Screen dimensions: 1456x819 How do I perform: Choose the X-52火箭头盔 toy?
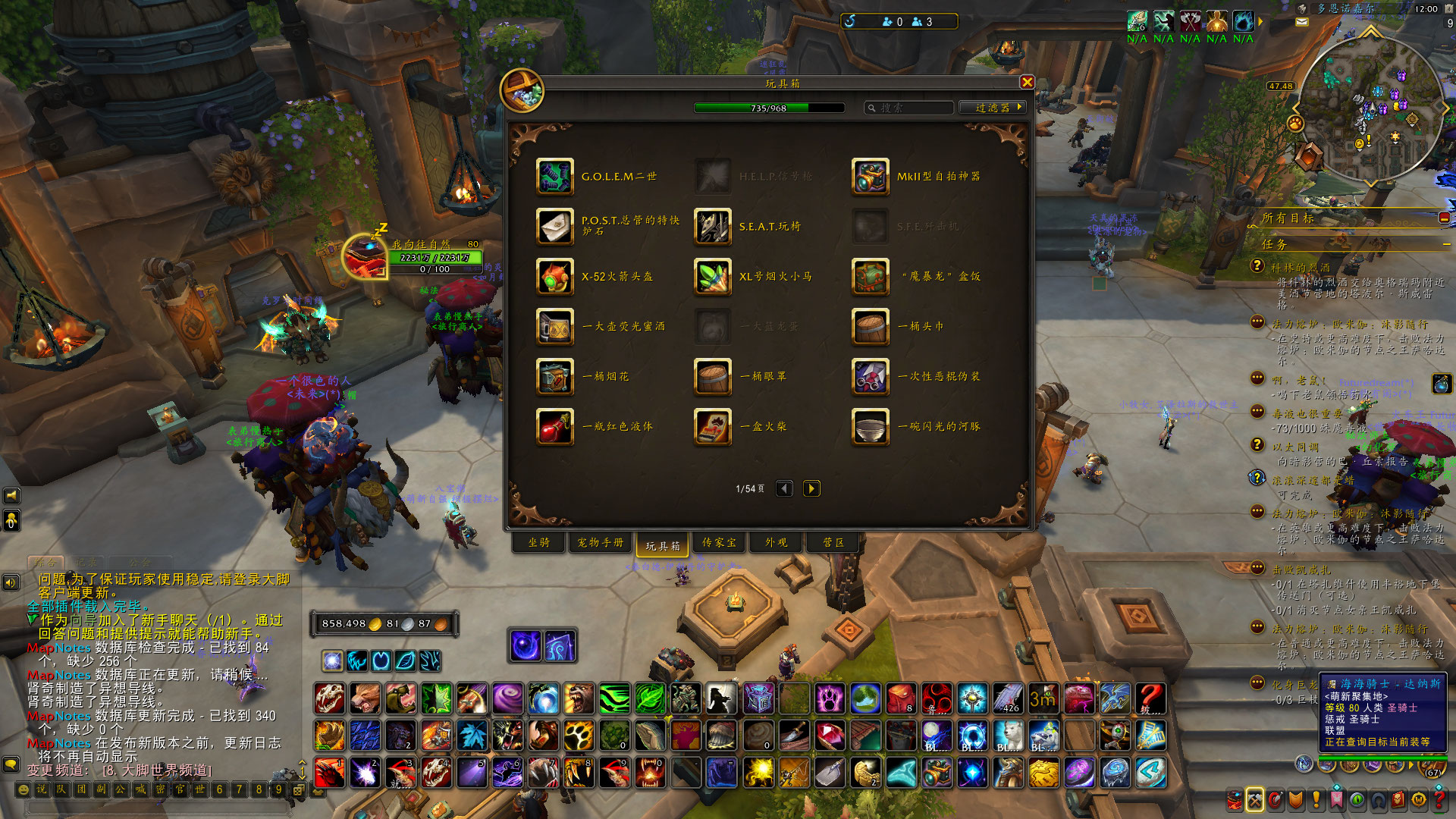click(555, 276)
